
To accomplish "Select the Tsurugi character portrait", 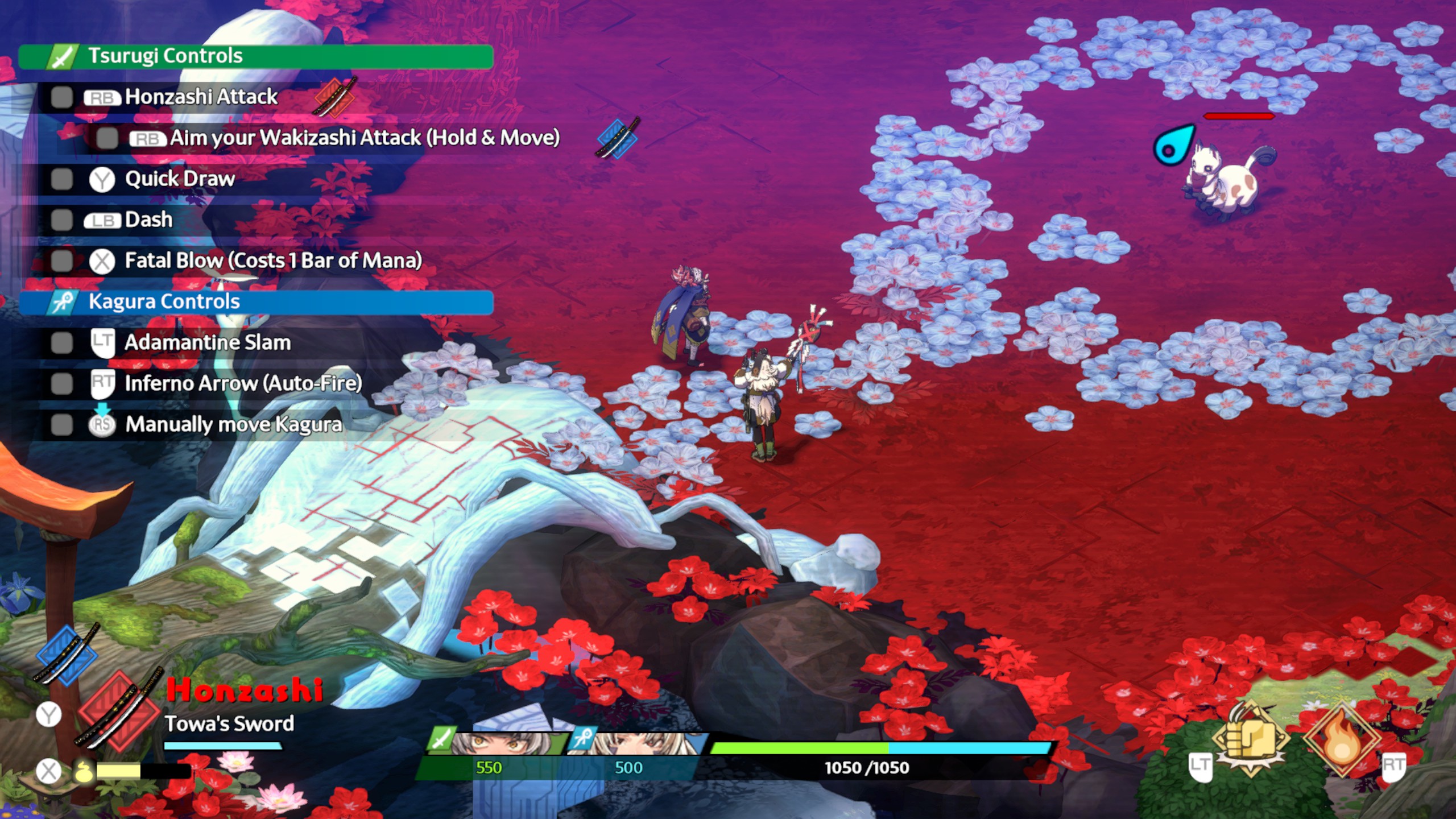I will [500, 743].
